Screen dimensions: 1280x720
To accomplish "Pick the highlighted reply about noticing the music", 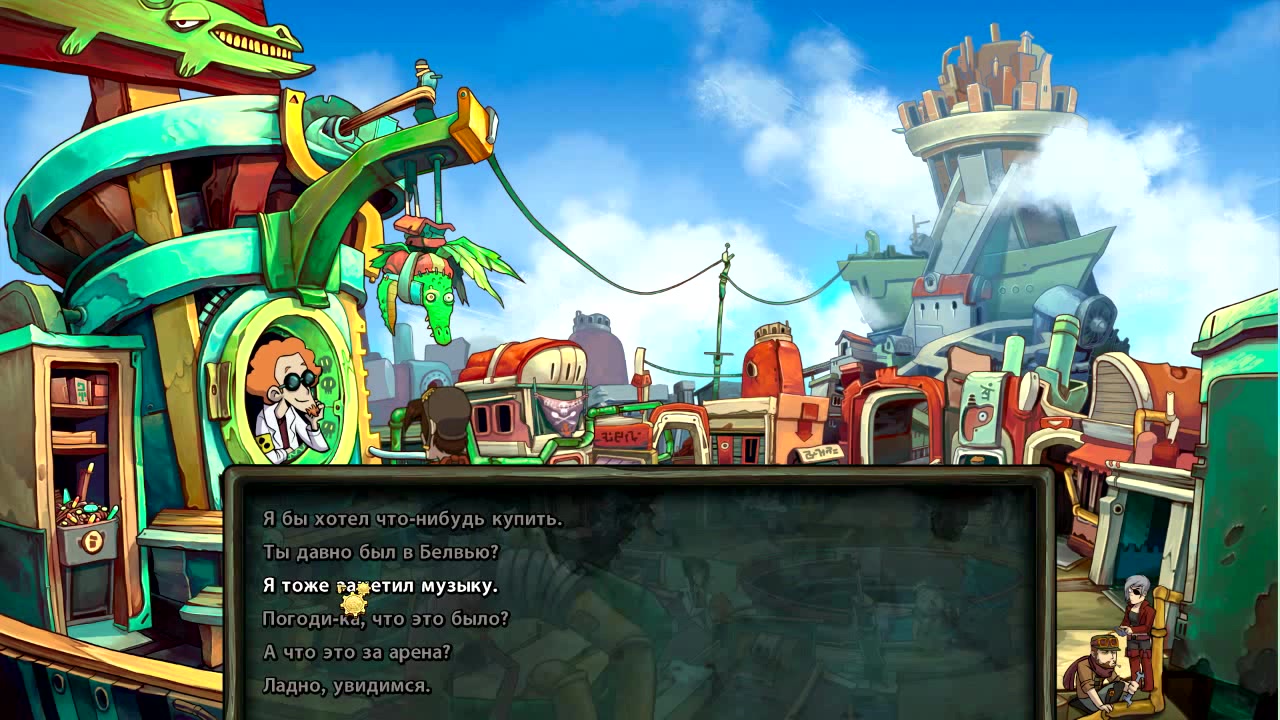I will point(380,586).
